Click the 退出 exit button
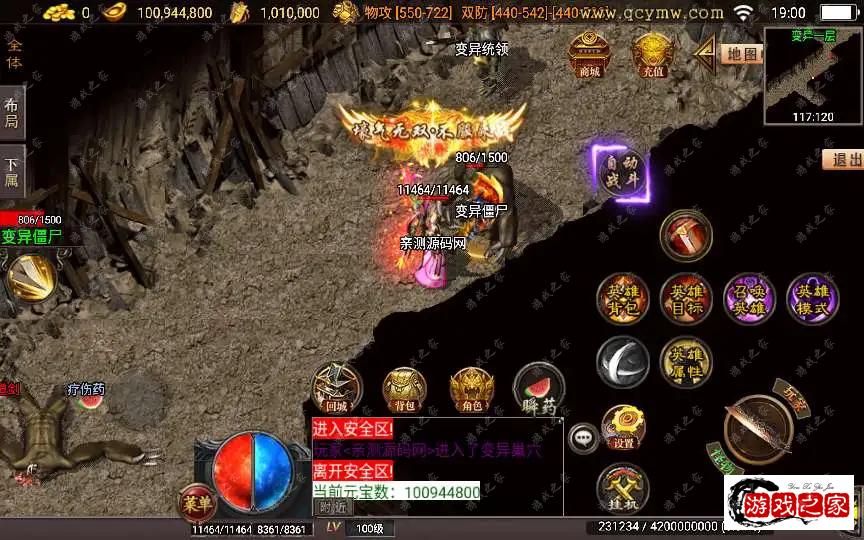The height and width of the screenshot is (540, 864). click(845, 160)
